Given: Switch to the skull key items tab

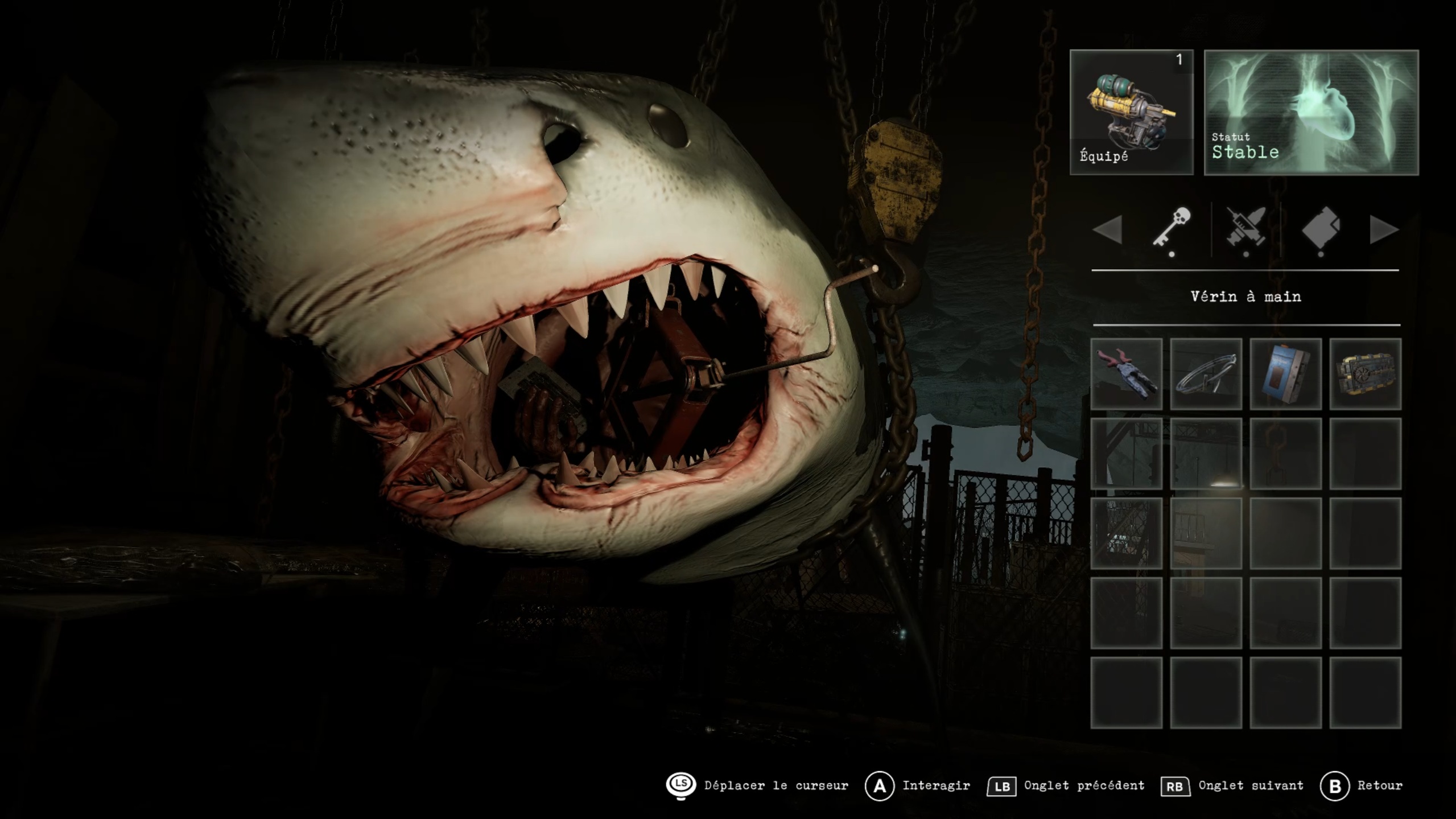Looking at the screenshot, I should [x=1172, y=228].
